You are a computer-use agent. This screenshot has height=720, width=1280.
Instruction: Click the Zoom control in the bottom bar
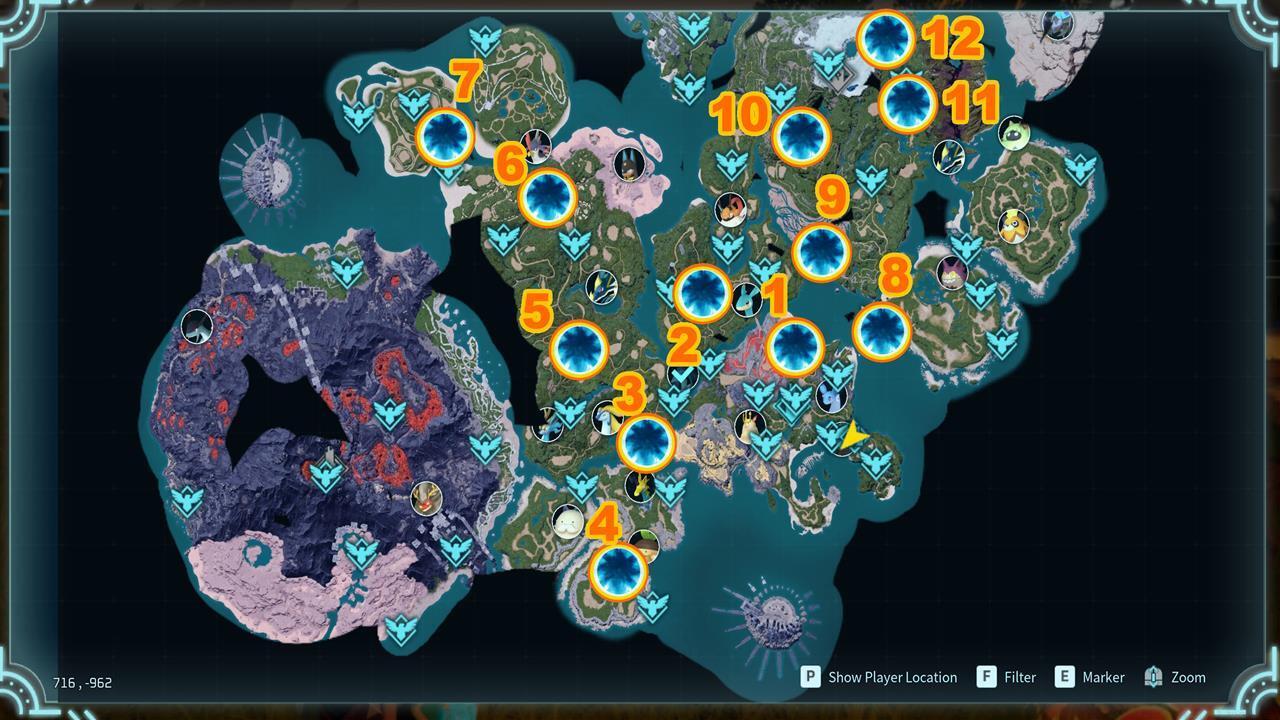(x=1185, y=677)
